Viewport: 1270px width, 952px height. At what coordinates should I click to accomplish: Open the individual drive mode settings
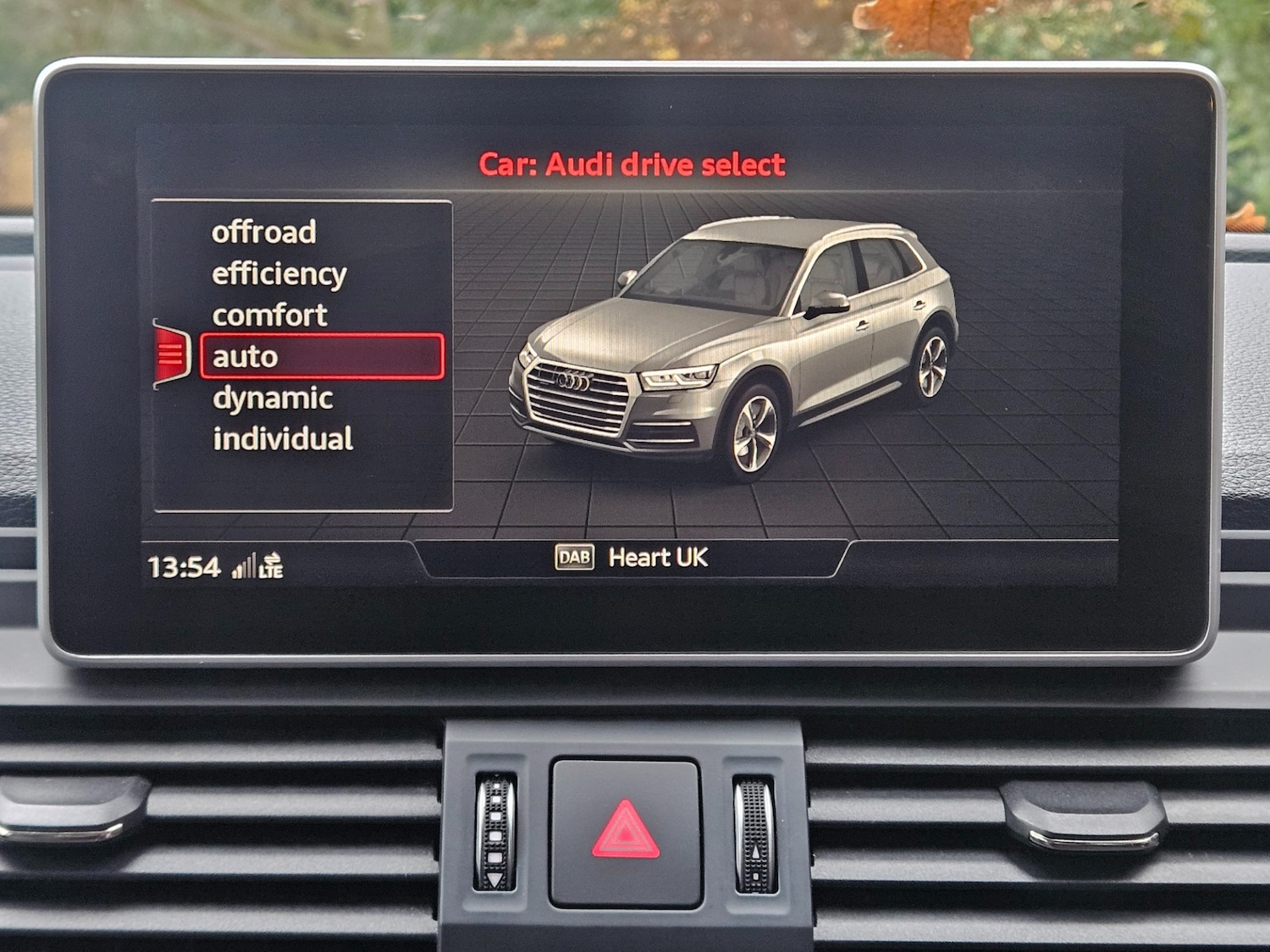285,438
